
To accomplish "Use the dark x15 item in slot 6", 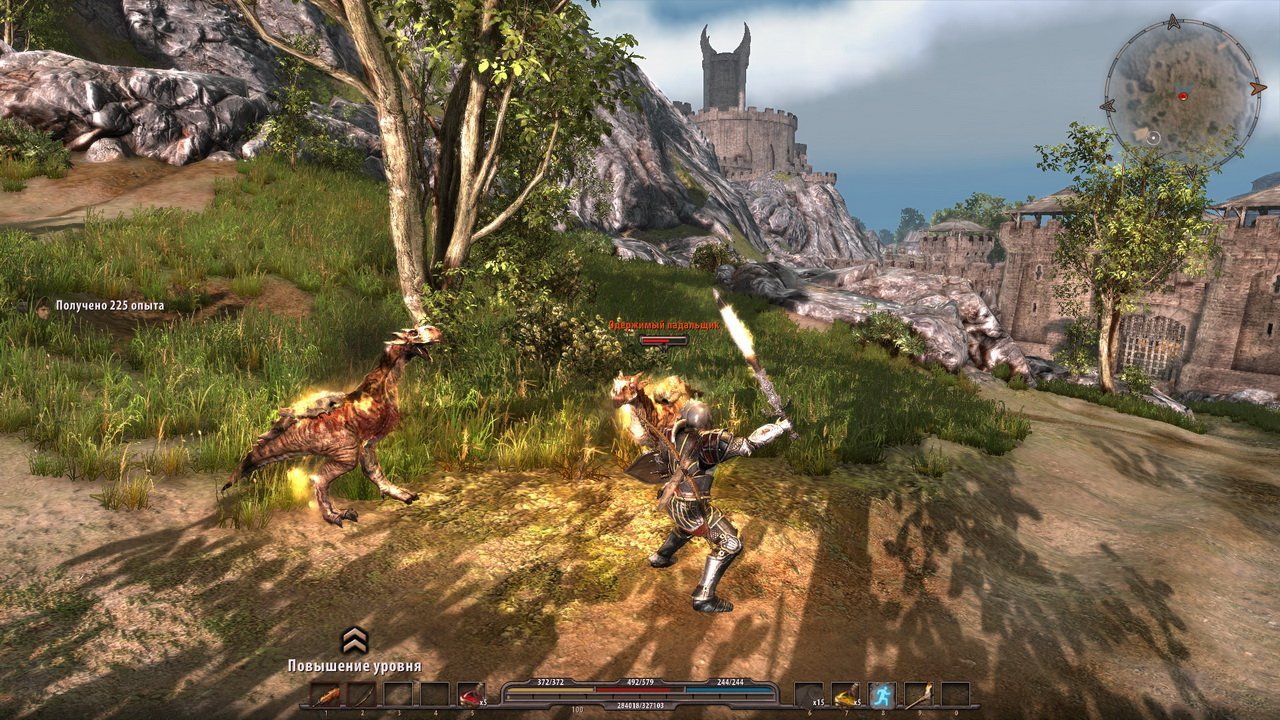I will [x=809, y=695].
